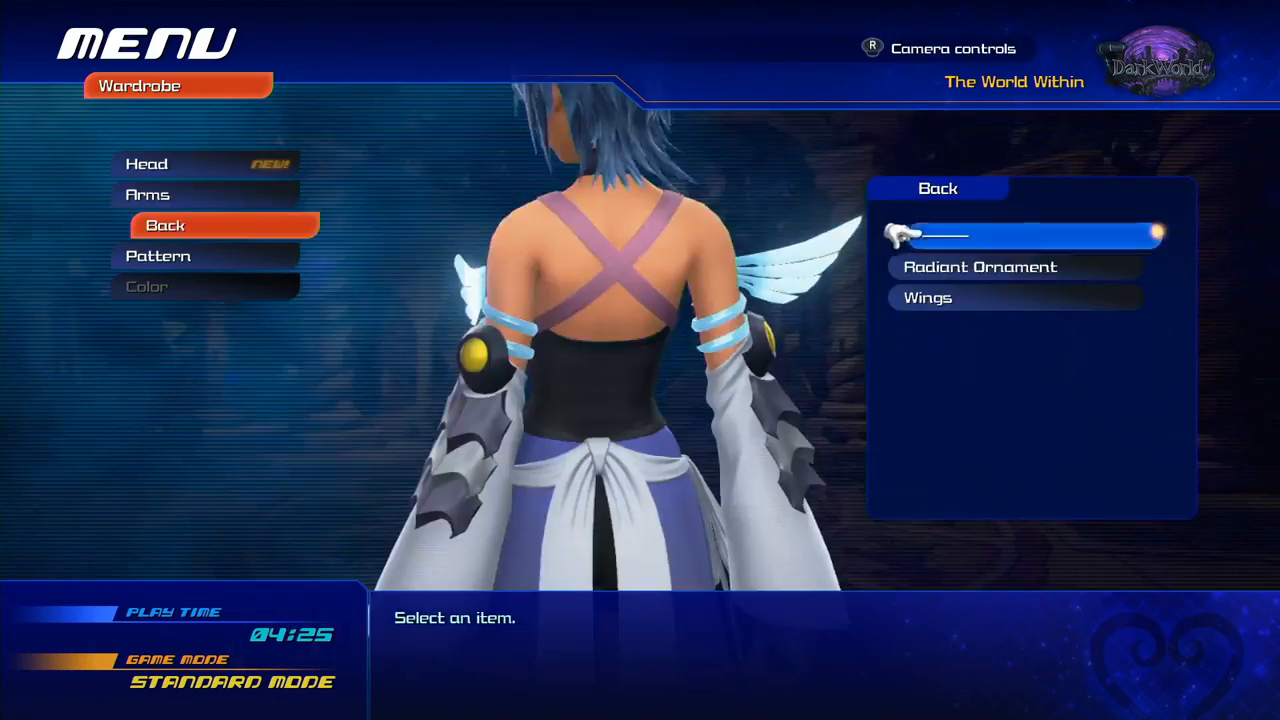Open the Arms wardrobe category
The height and width of the screenshot is (720, 1280).
tap(205, 195)
